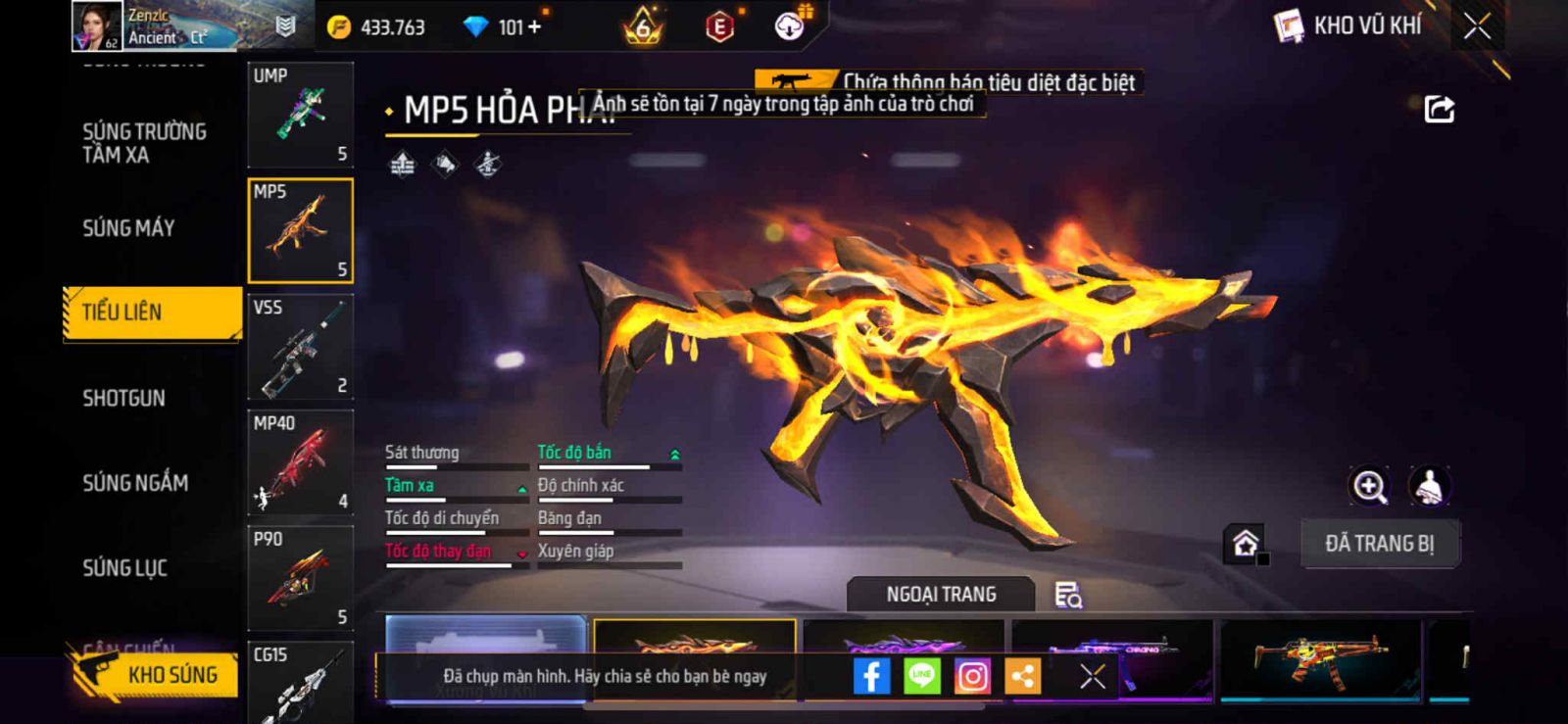Share screenshot via Instagram
Screen dimensions: 1568x724
tap(972, 676)
